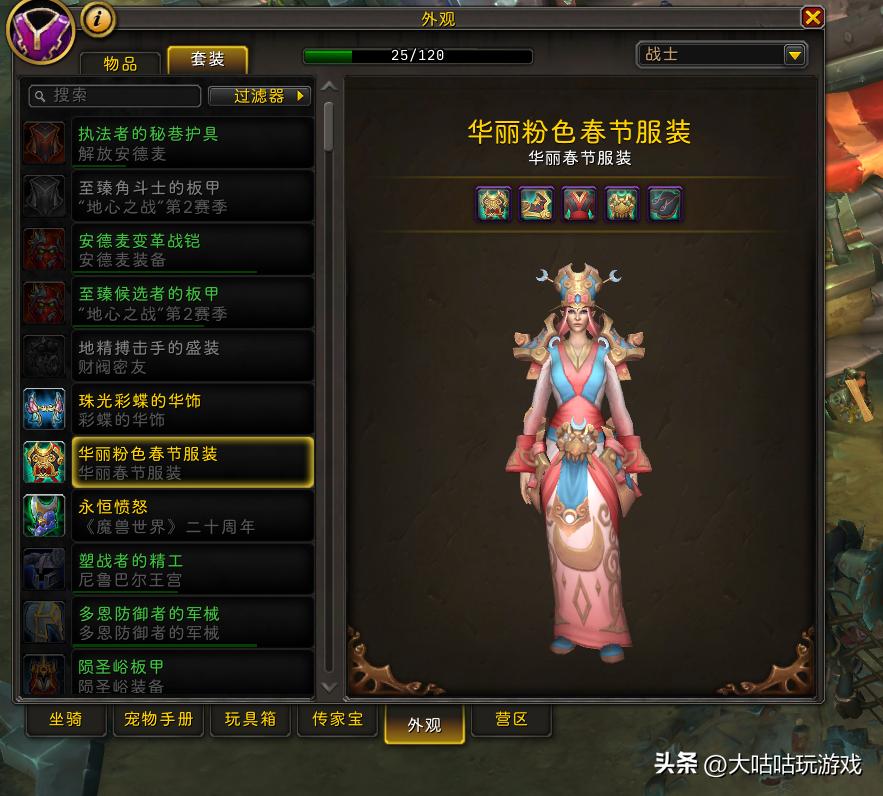Select the 安德麦变革战铠 set
Viewport: 883px width, 796px height.
click(x=168, y=249)
